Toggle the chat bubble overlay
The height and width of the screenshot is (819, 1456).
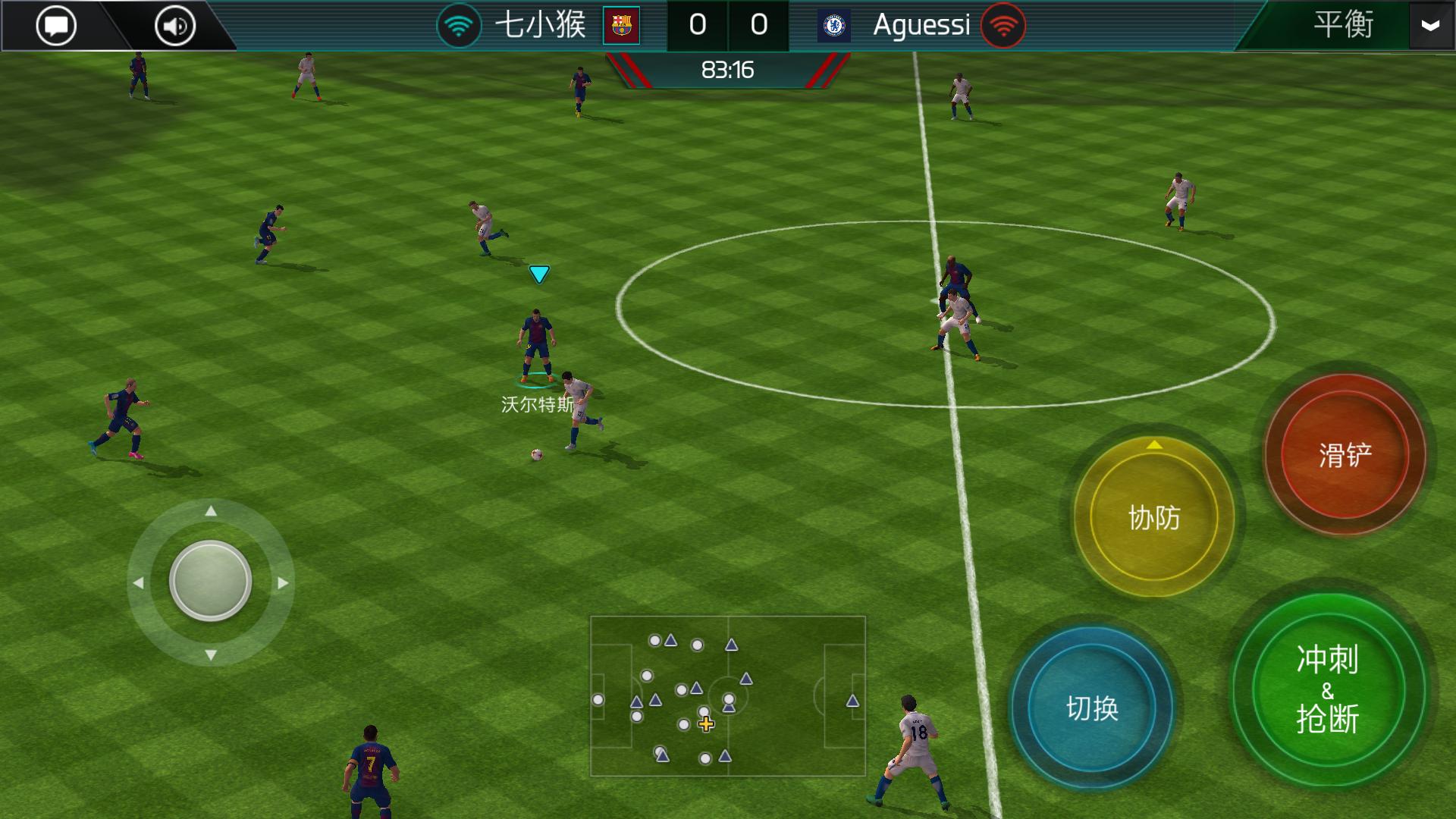point(55,25)
